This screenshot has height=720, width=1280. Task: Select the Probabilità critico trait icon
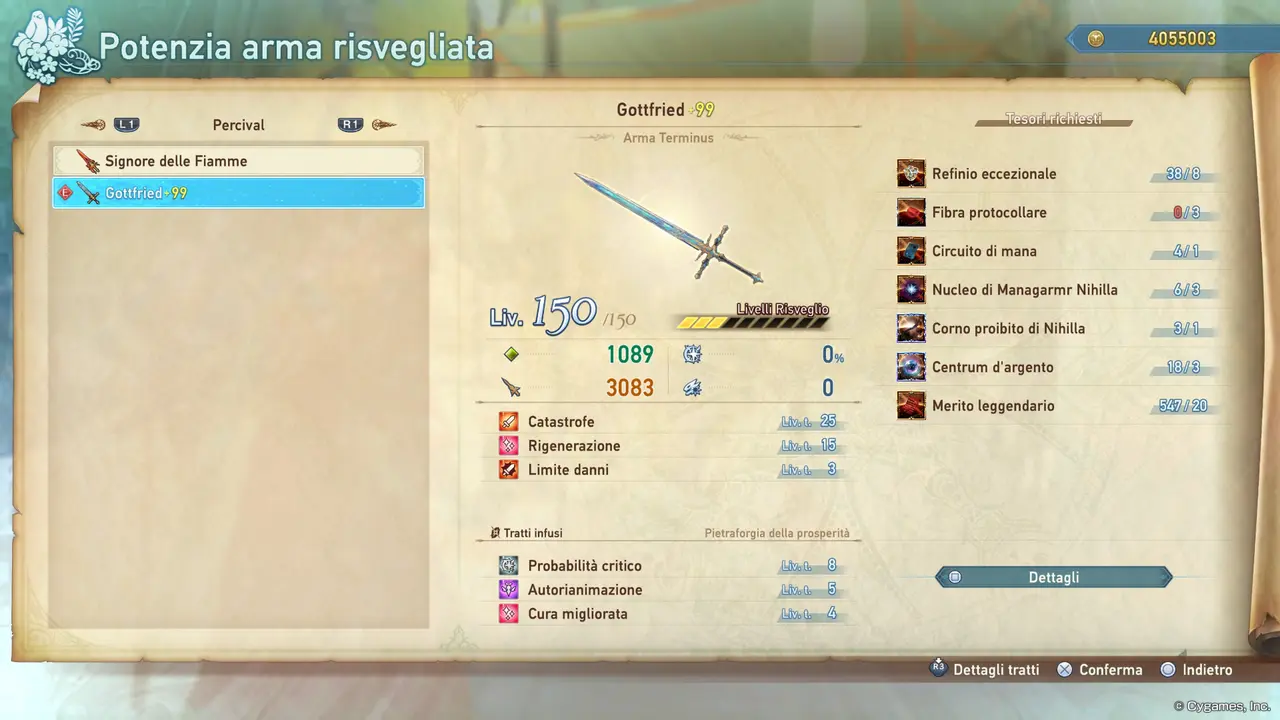click(x=508, y=565)
